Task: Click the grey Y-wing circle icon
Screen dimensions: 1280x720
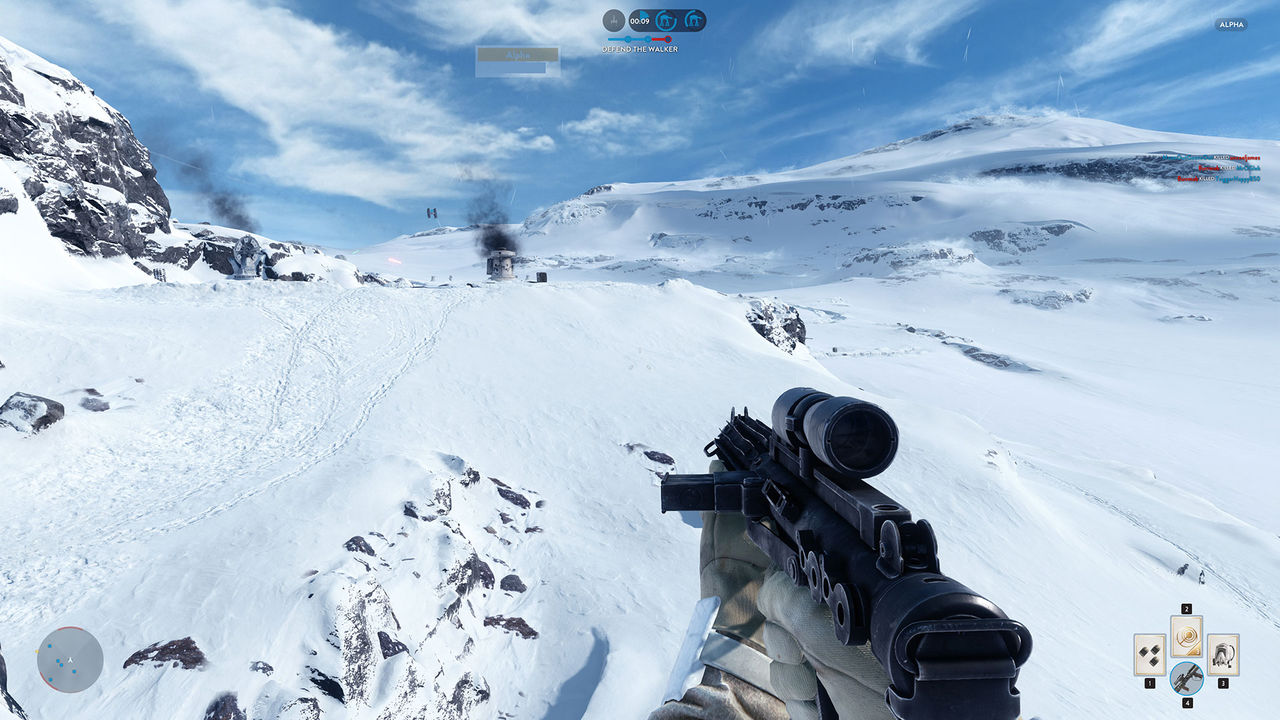Action: pyautogui.click(x=614, y=20)
